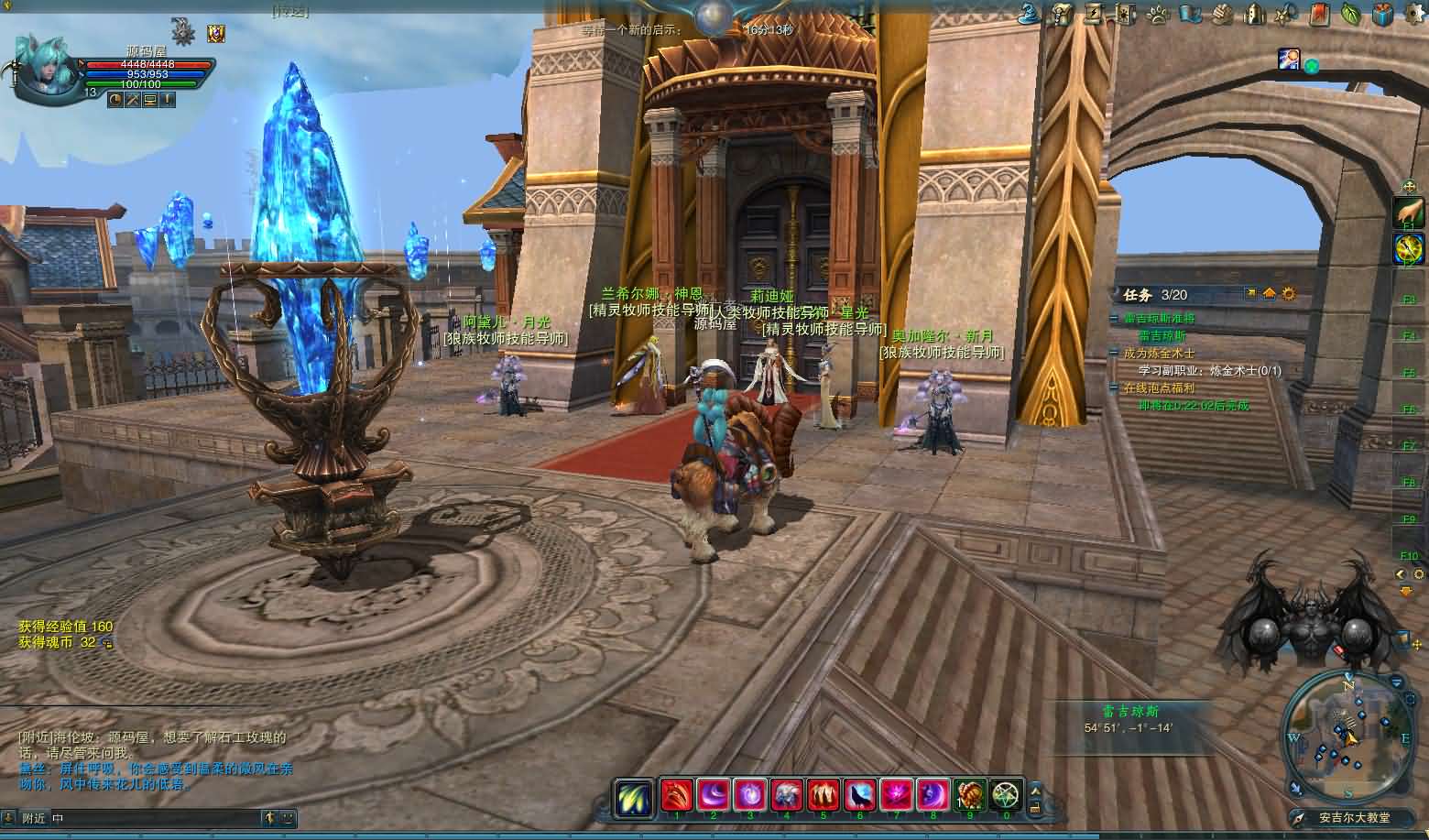The height and width of the screenshot is (840, 1429).
Task: Open quest tracker gear settings
Action: pos(1290,294)
